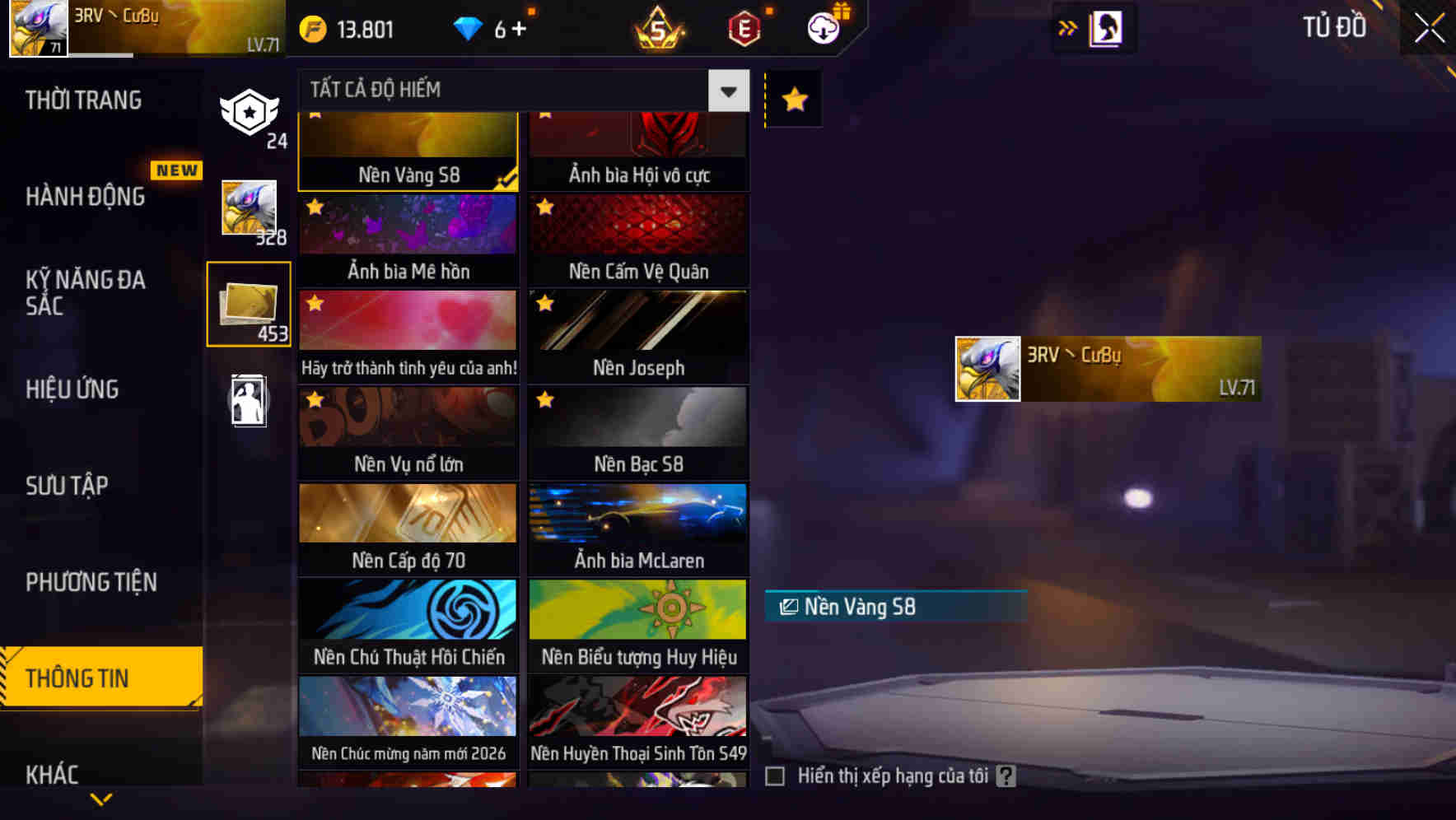The height and width of the screenshot is (820, 1456).
Task: Enable the Hiển thị xếp hạng của tôi checkbox
Action: 775,775
